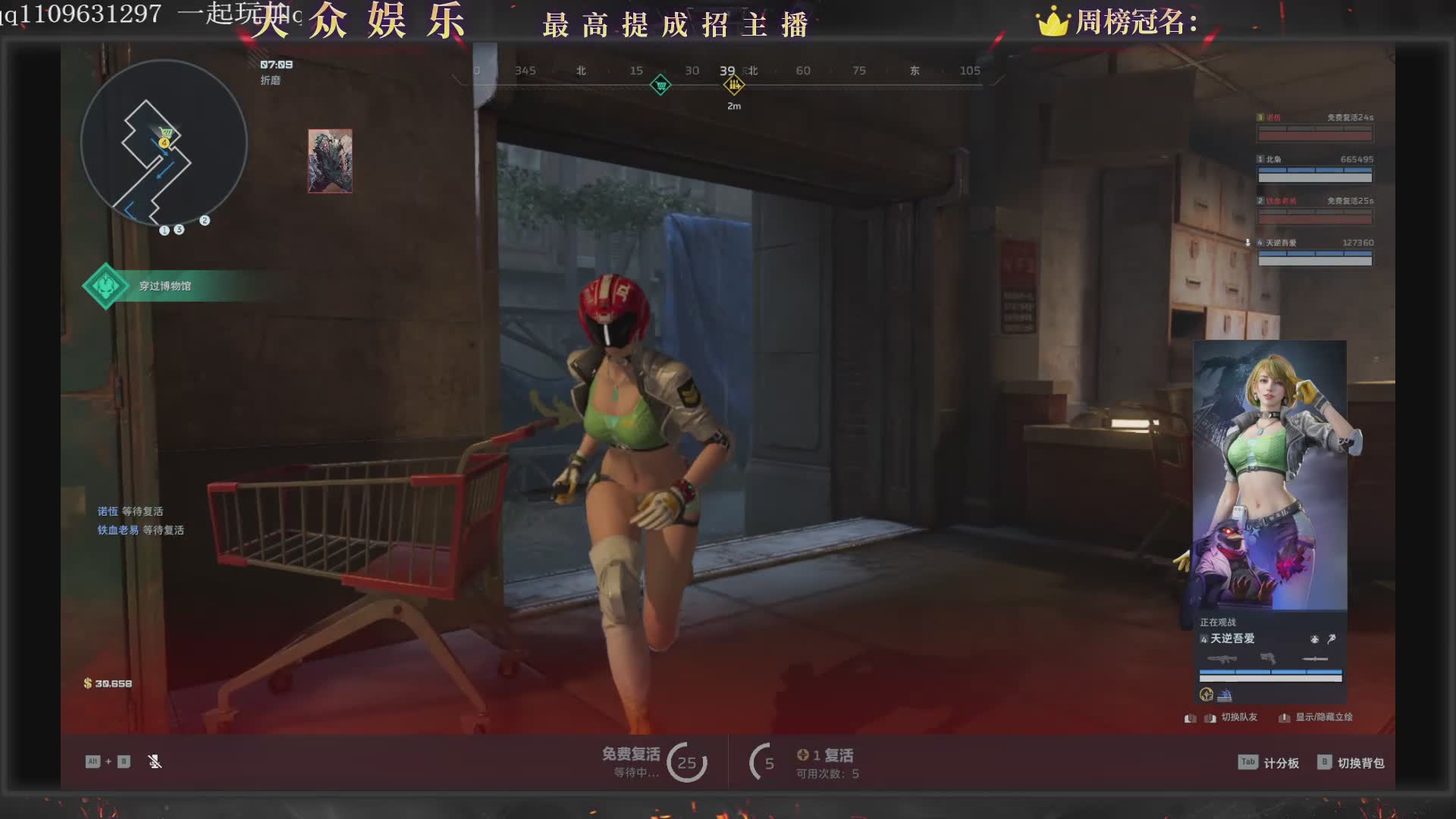
Task: Click the monster card thumbnail near minimap
Action: [330, 161]
